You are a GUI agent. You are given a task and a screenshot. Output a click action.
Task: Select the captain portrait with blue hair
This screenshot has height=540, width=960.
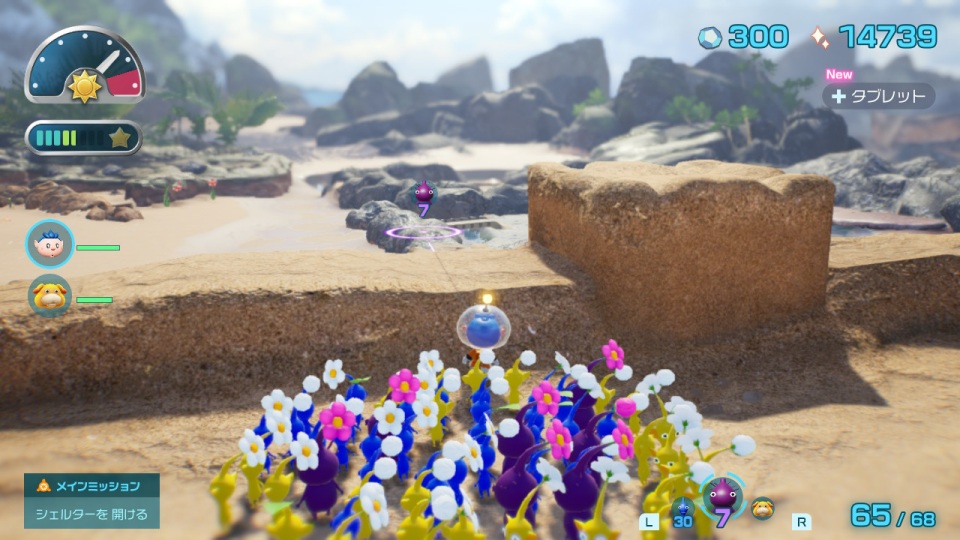(49, 244)
